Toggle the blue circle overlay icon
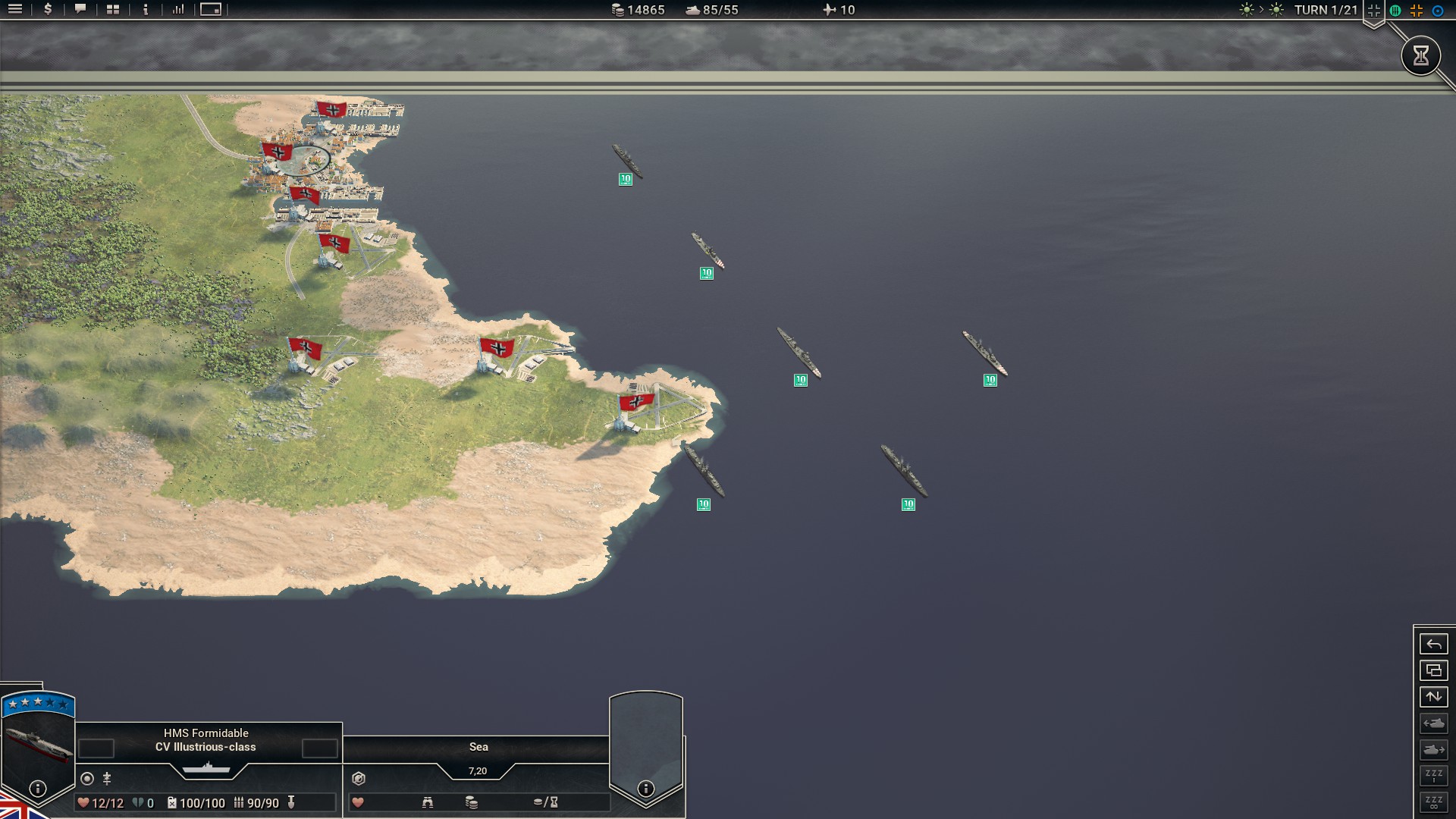The image size is (1456, 819). tap(1438, 11)
